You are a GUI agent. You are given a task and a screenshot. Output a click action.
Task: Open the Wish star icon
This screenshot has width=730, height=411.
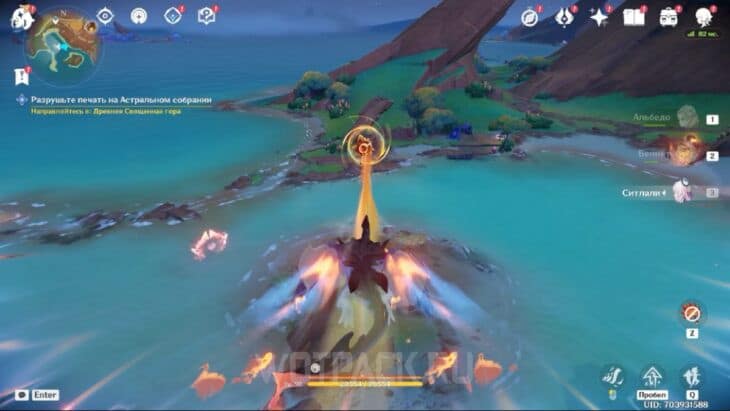point(599,17)
